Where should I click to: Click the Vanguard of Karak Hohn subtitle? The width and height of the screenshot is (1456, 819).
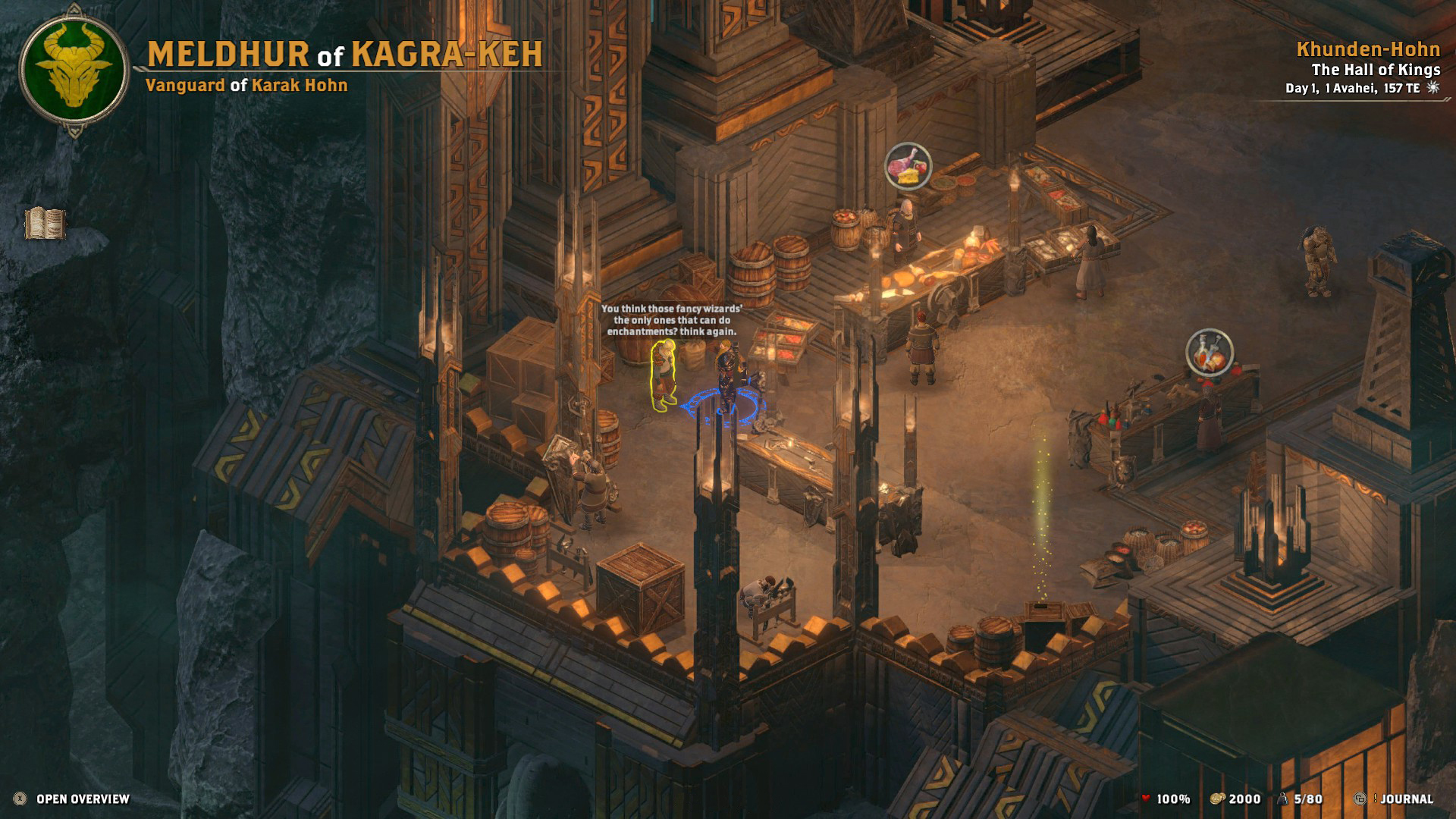[x=246, y=86]
